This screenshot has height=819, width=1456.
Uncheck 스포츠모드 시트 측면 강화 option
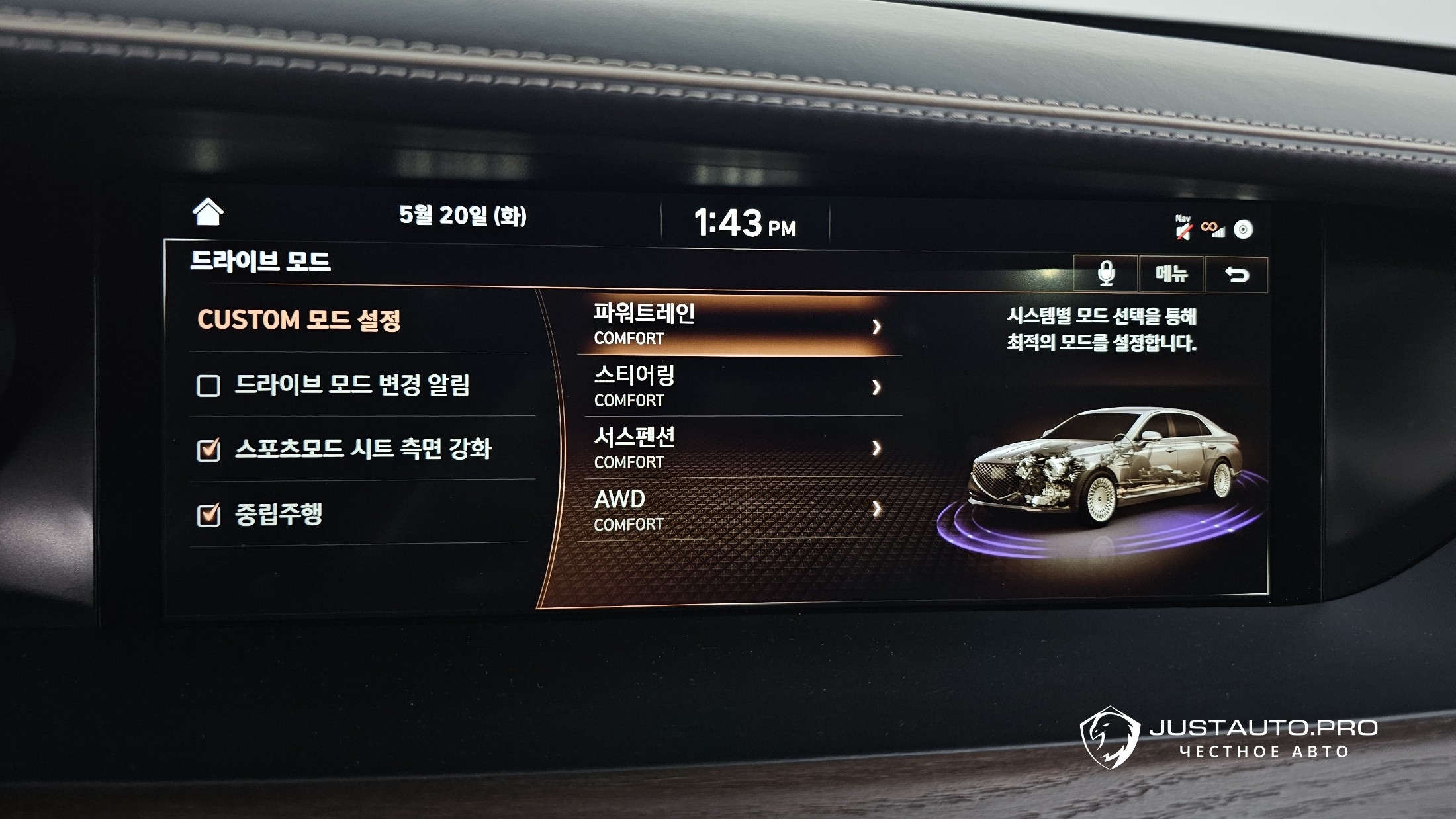click(208, 450)
